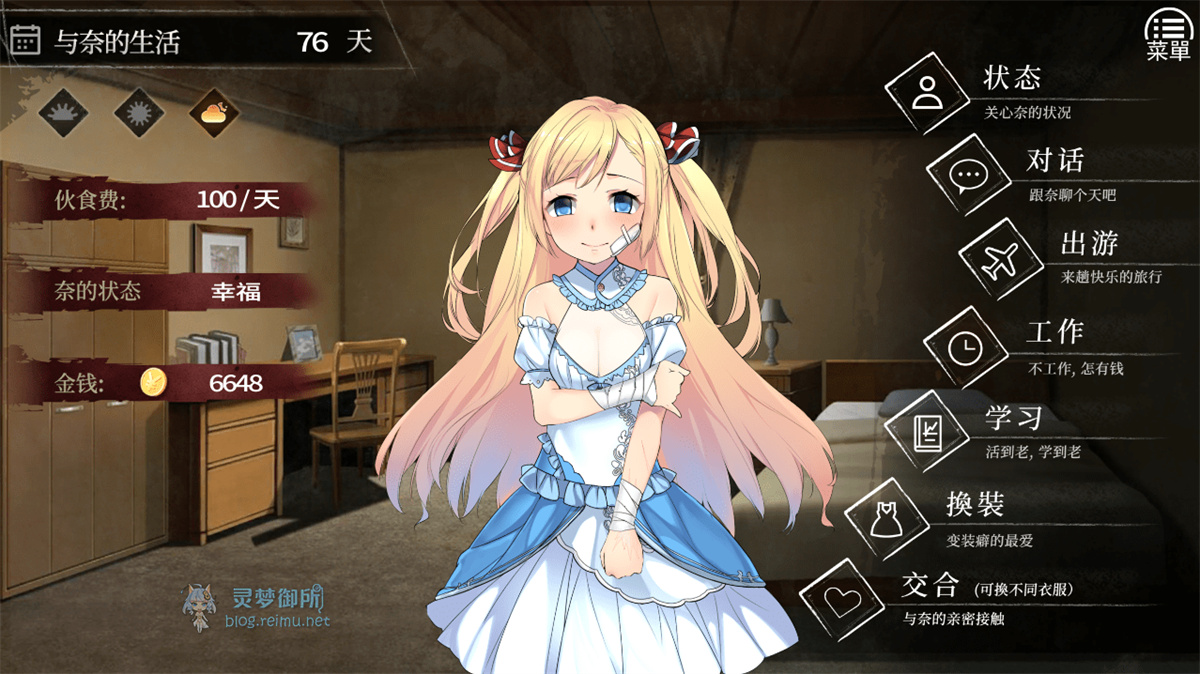Open the 菜單 menu button
Image resolution: width=1200 pixels, height=674 pixels.
pos(1168,36)
